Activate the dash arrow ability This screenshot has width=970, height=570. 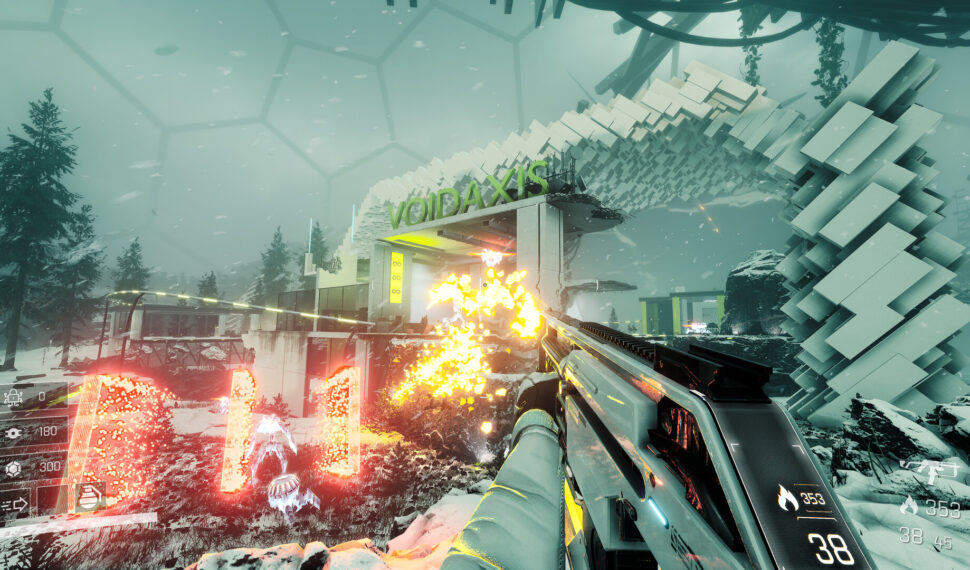point(15,506)
